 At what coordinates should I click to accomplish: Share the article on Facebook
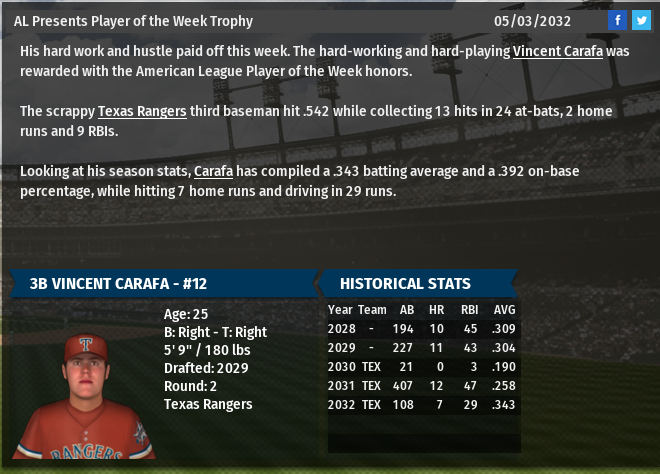[618, 20]
